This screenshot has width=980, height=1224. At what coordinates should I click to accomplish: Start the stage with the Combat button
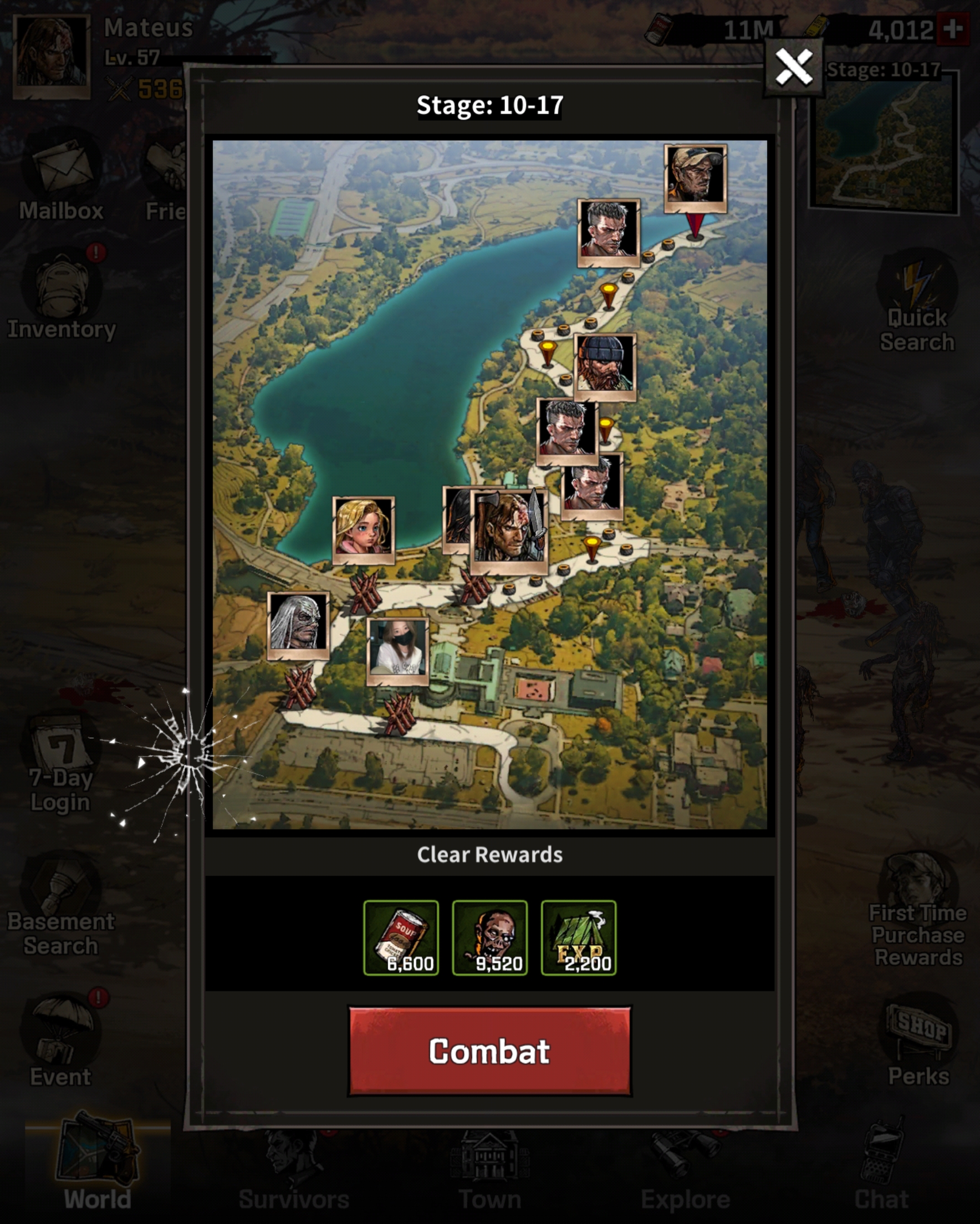pos(489,1051)
